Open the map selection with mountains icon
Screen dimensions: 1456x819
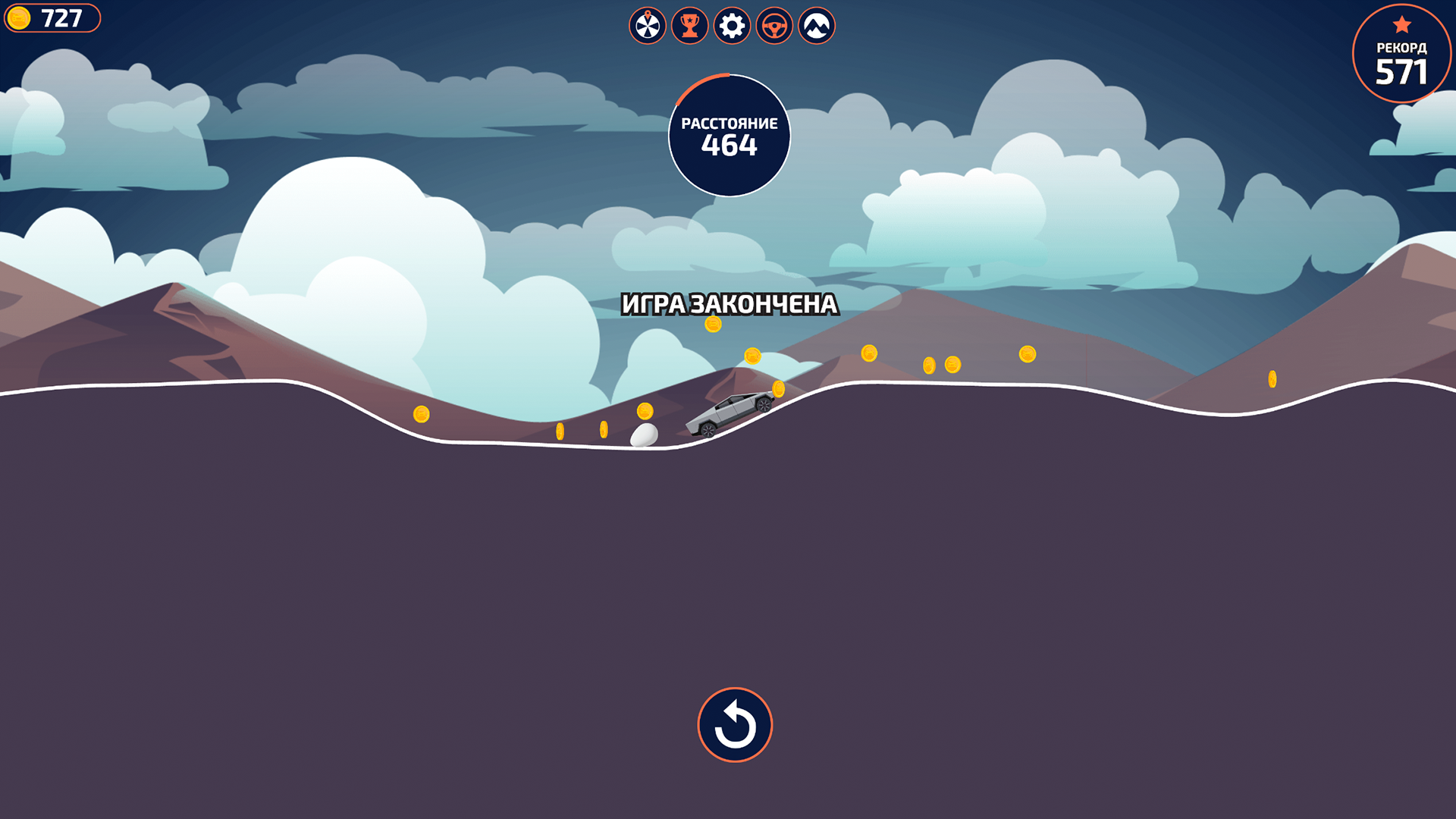[x=815, y=25]
